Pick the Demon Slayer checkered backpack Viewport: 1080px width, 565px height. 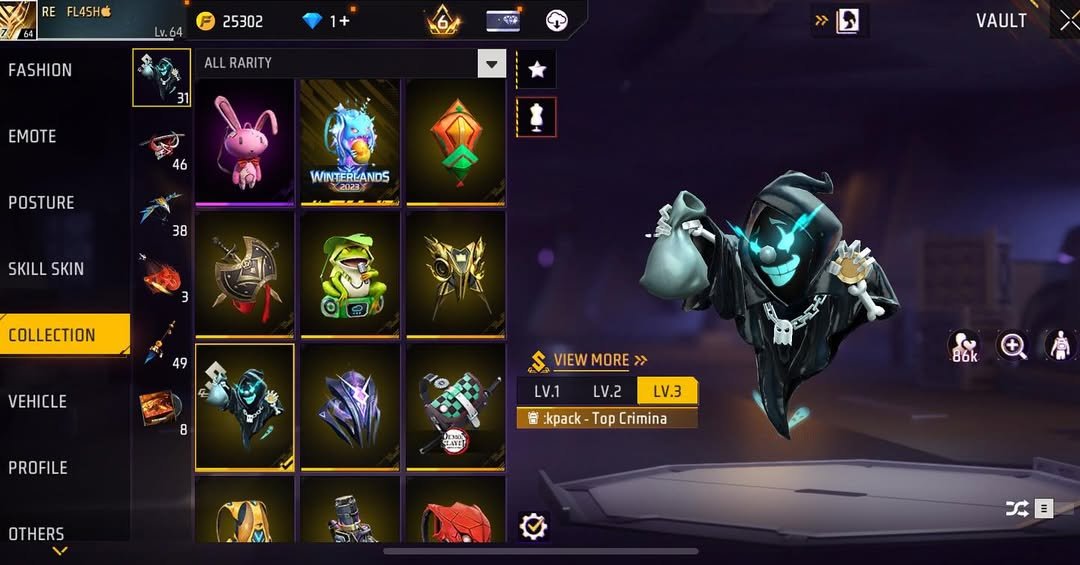pyautogui.click(x=455, y=407)
